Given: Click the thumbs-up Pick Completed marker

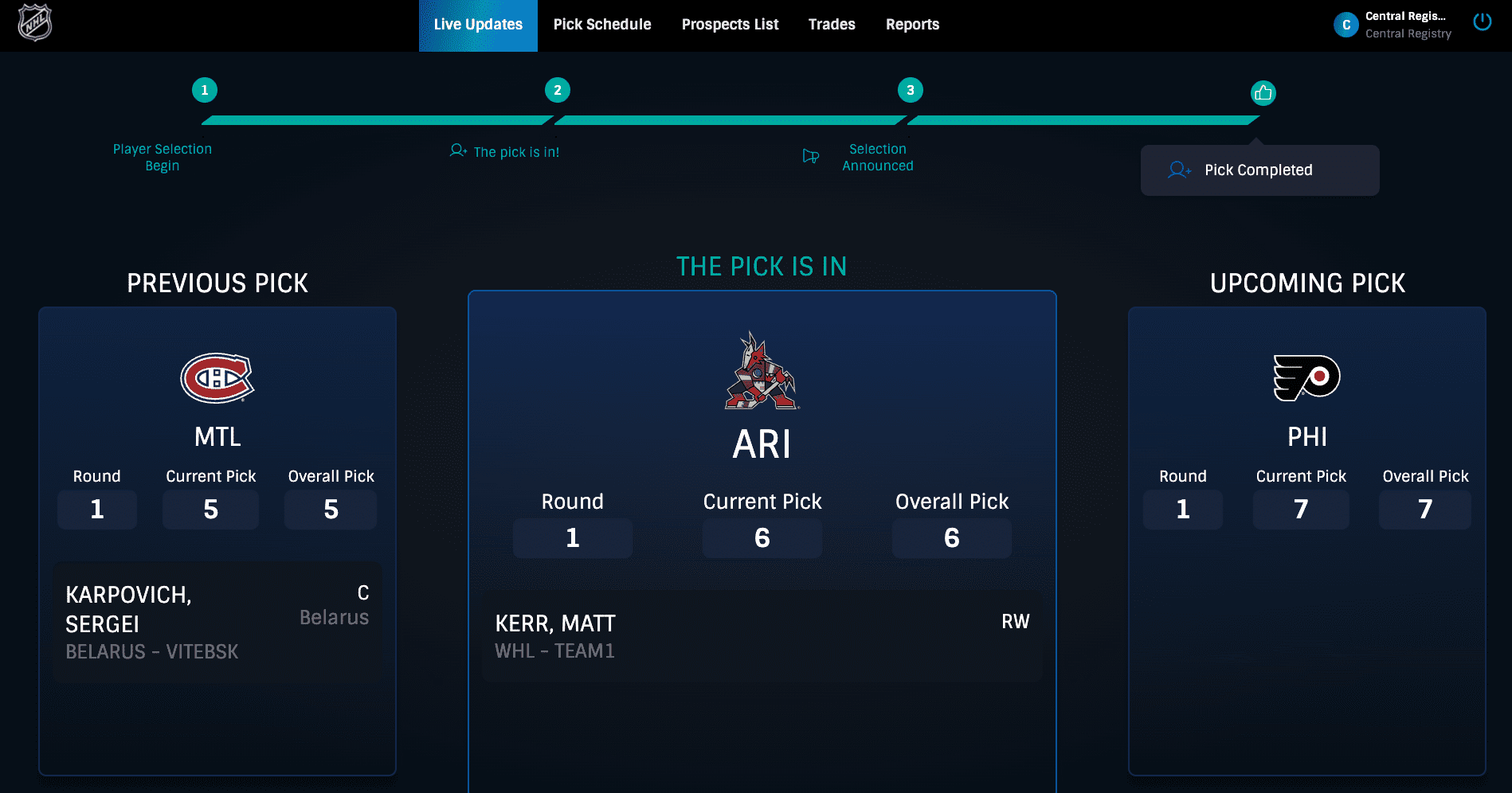Looking at the screenshot, I should (x=1263, y=93).
